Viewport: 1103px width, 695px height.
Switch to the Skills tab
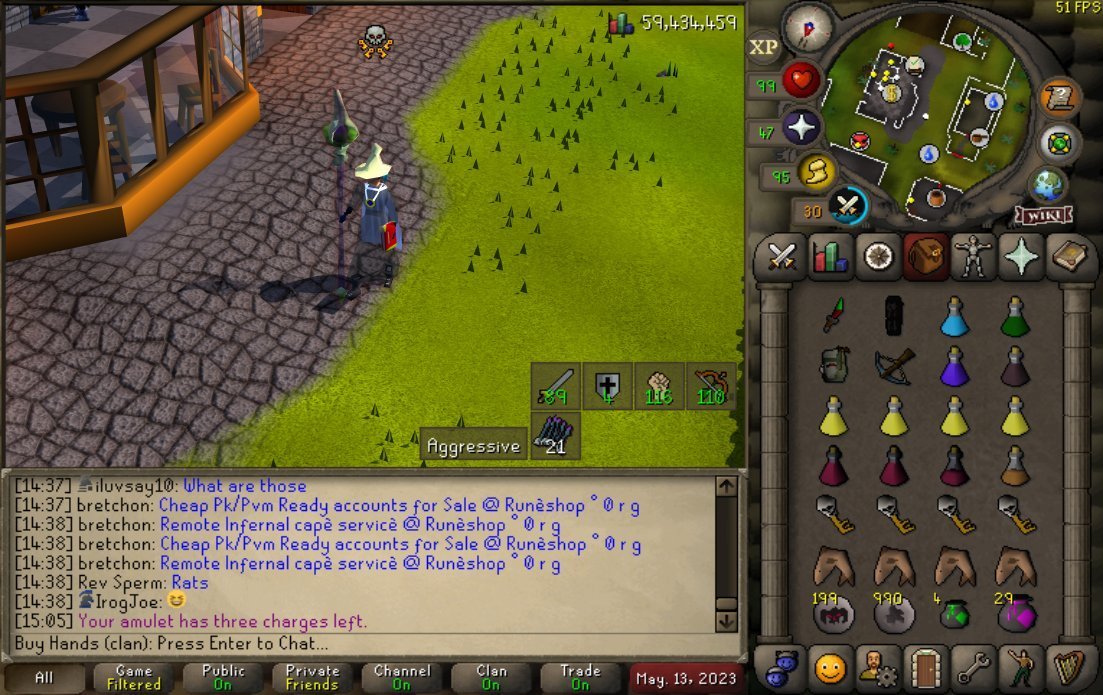coord(828,257)
